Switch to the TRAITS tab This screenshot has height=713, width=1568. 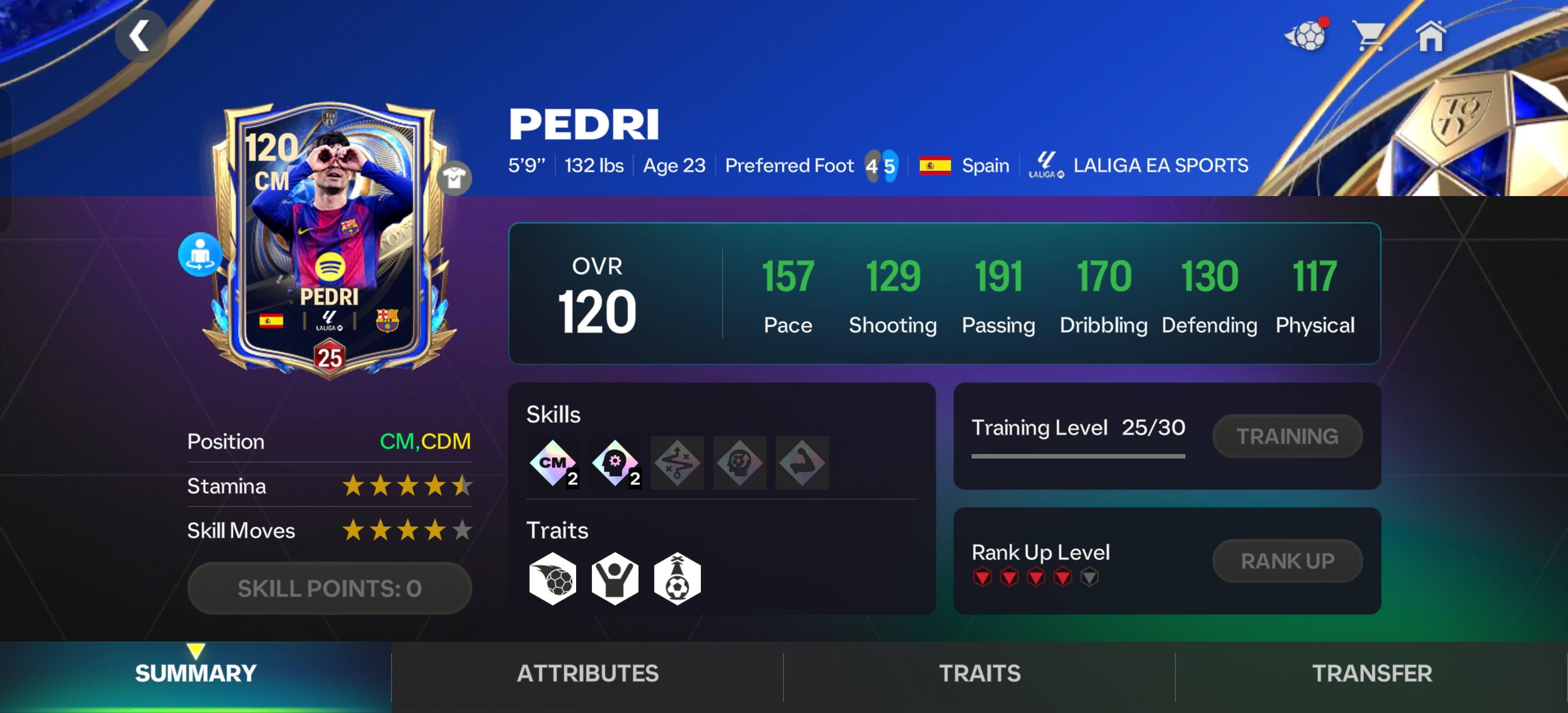point(980,673)
